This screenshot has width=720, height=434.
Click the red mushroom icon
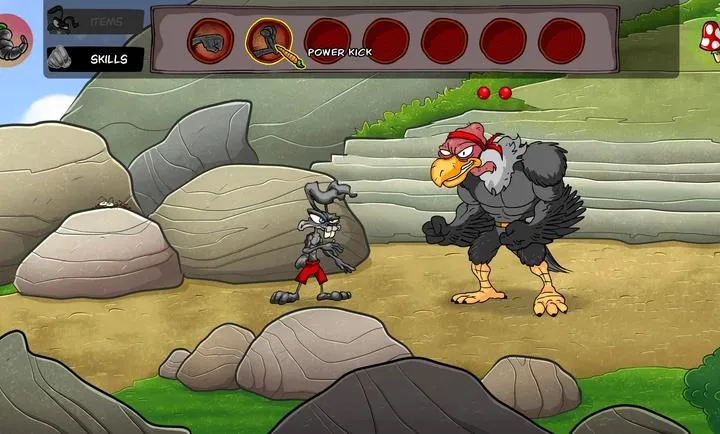point(709,40)
